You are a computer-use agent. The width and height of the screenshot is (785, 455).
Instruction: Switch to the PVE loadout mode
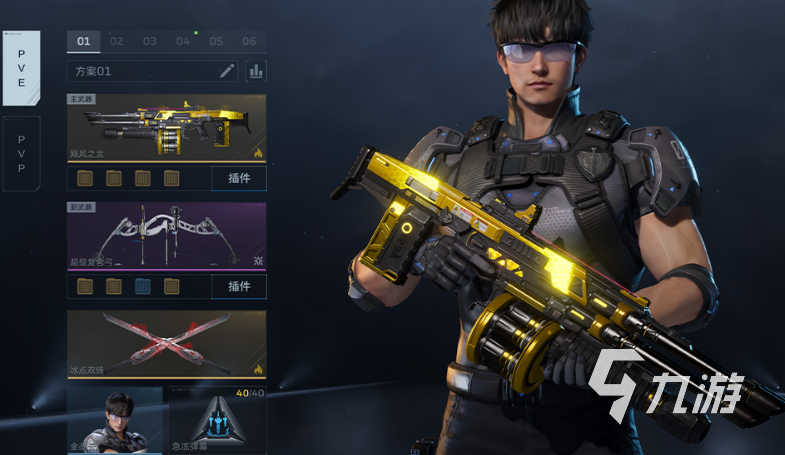coord(21,67)
